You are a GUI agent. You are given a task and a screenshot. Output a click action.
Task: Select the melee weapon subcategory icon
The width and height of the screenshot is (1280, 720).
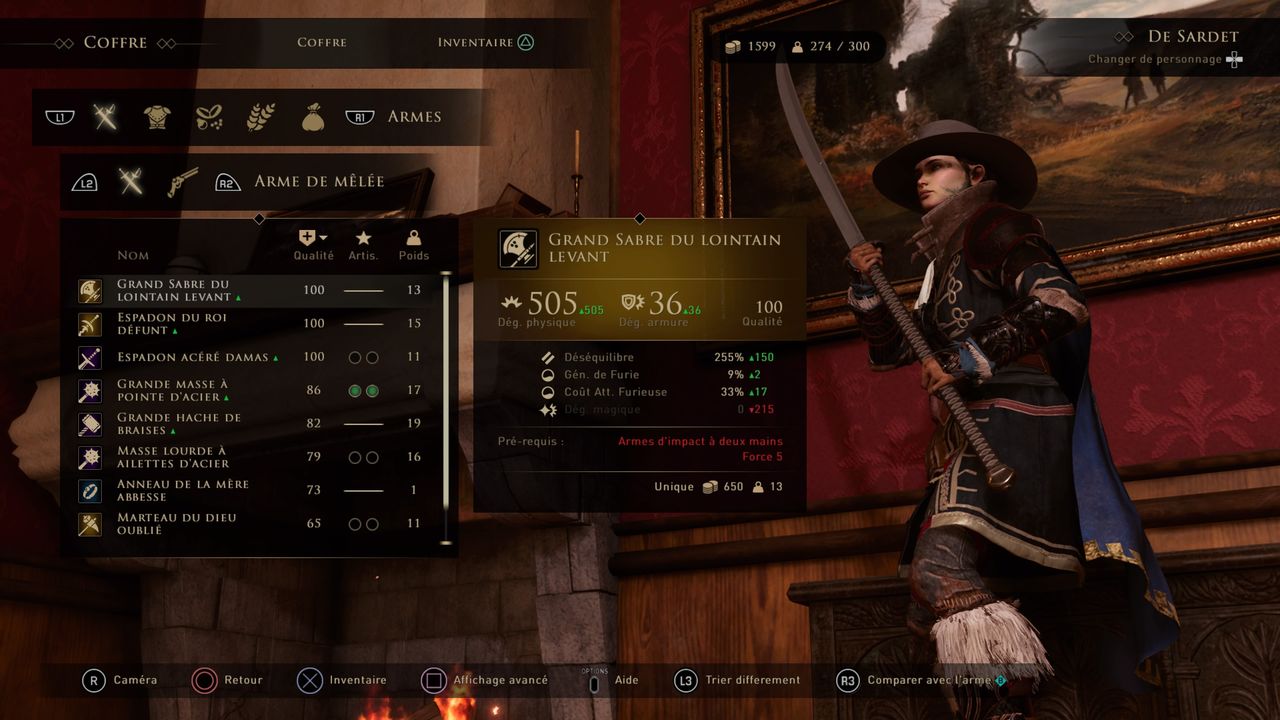click(x=130, y=181)
